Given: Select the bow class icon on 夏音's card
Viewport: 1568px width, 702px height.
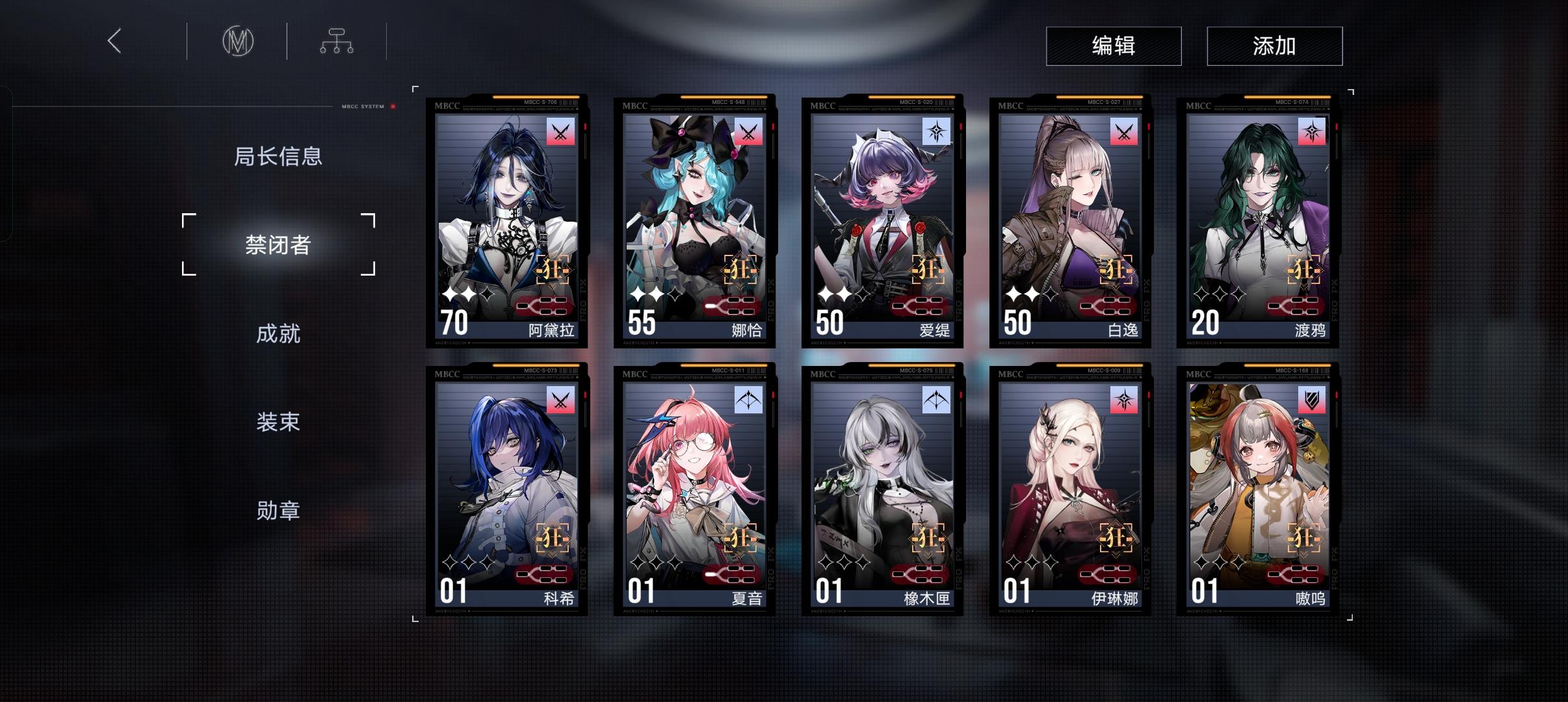Looking at the screenshot, I should point(749,399).
